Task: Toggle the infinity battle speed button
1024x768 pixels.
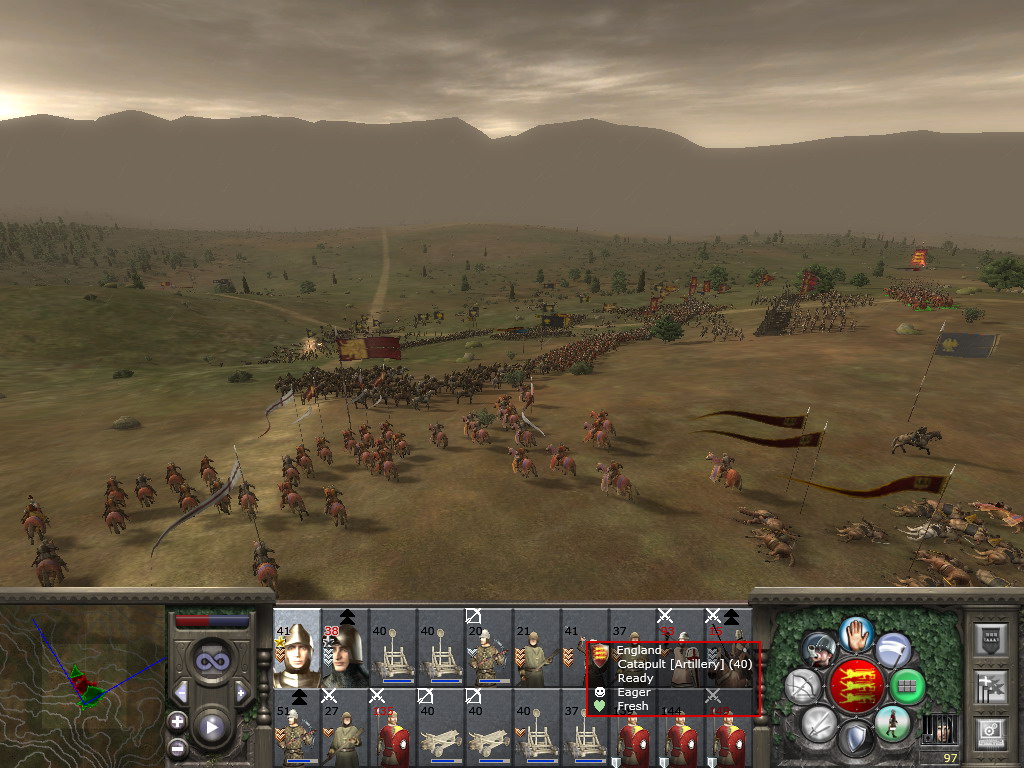Action: pos(211,661)
